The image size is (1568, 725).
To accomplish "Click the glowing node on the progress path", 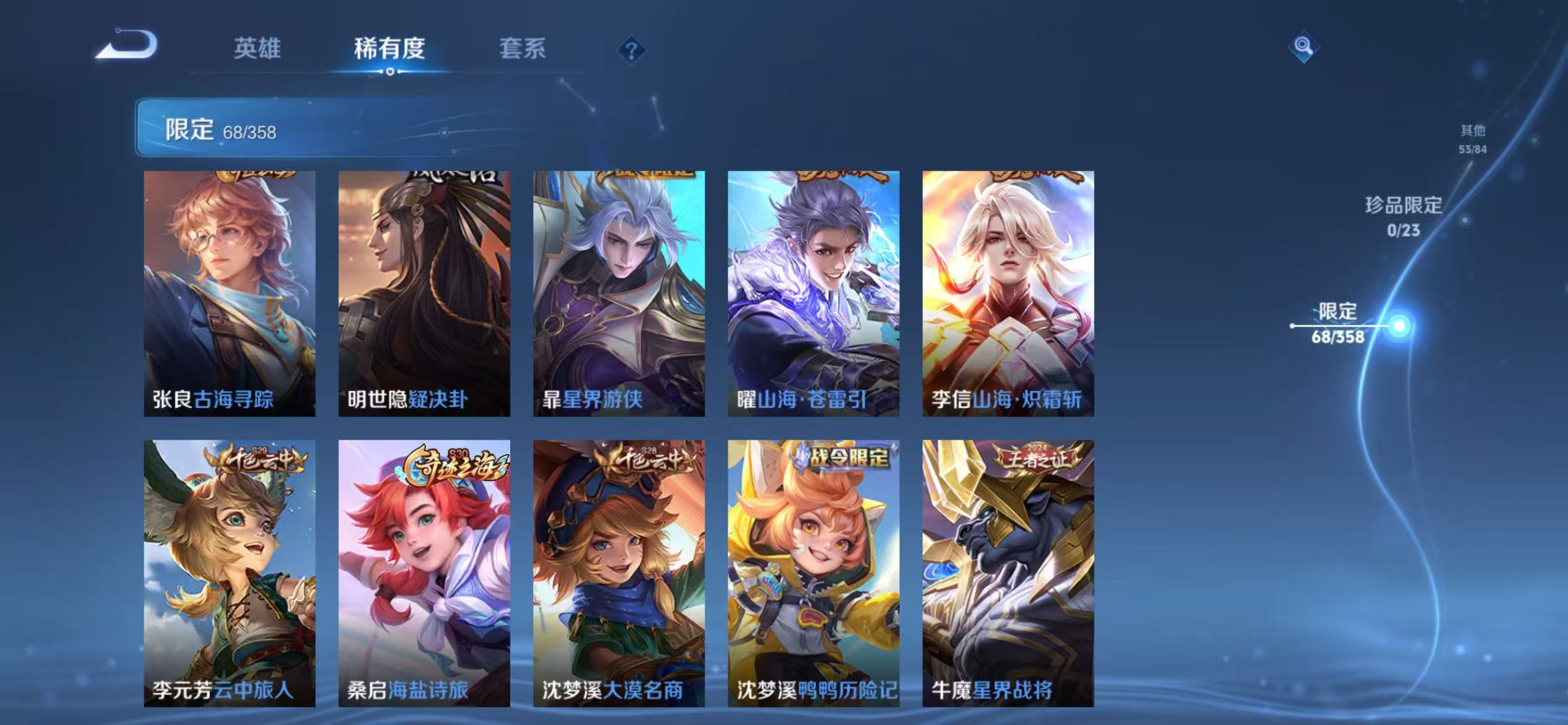I will 1400,326.
